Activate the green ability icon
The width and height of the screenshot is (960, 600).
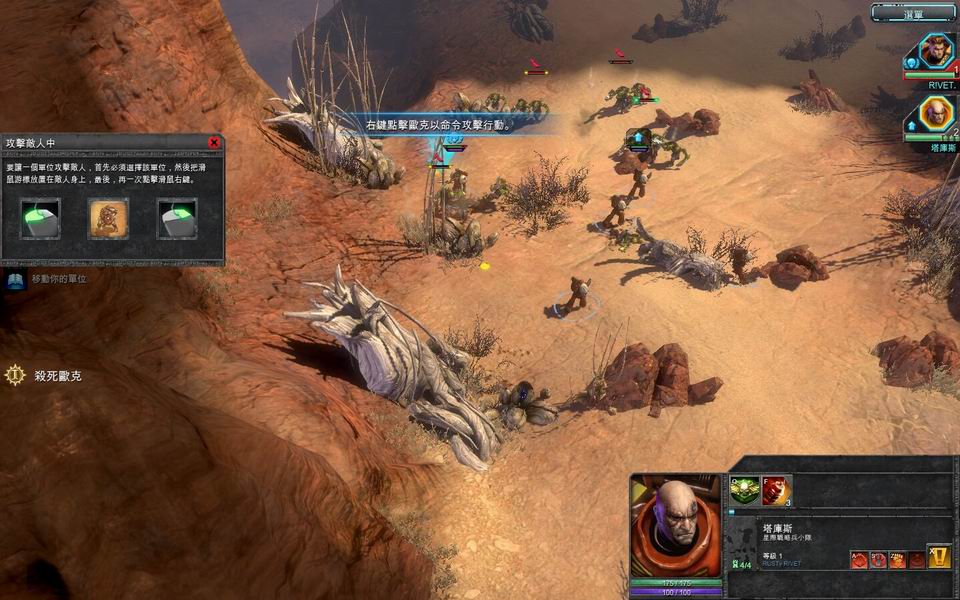tap(743, 490)
